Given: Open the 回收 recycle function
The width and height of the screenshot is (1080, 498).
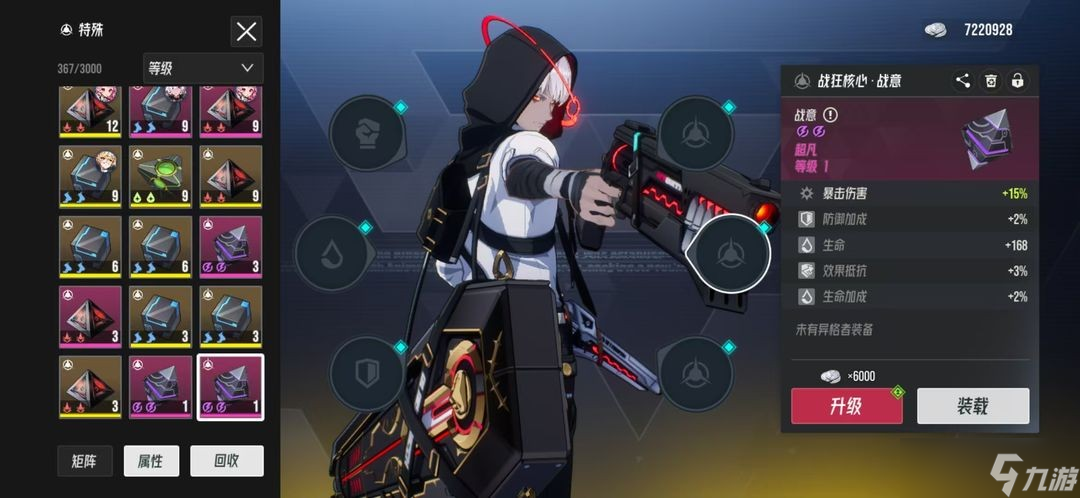Looking at the screenshot, I should [226, 460].
